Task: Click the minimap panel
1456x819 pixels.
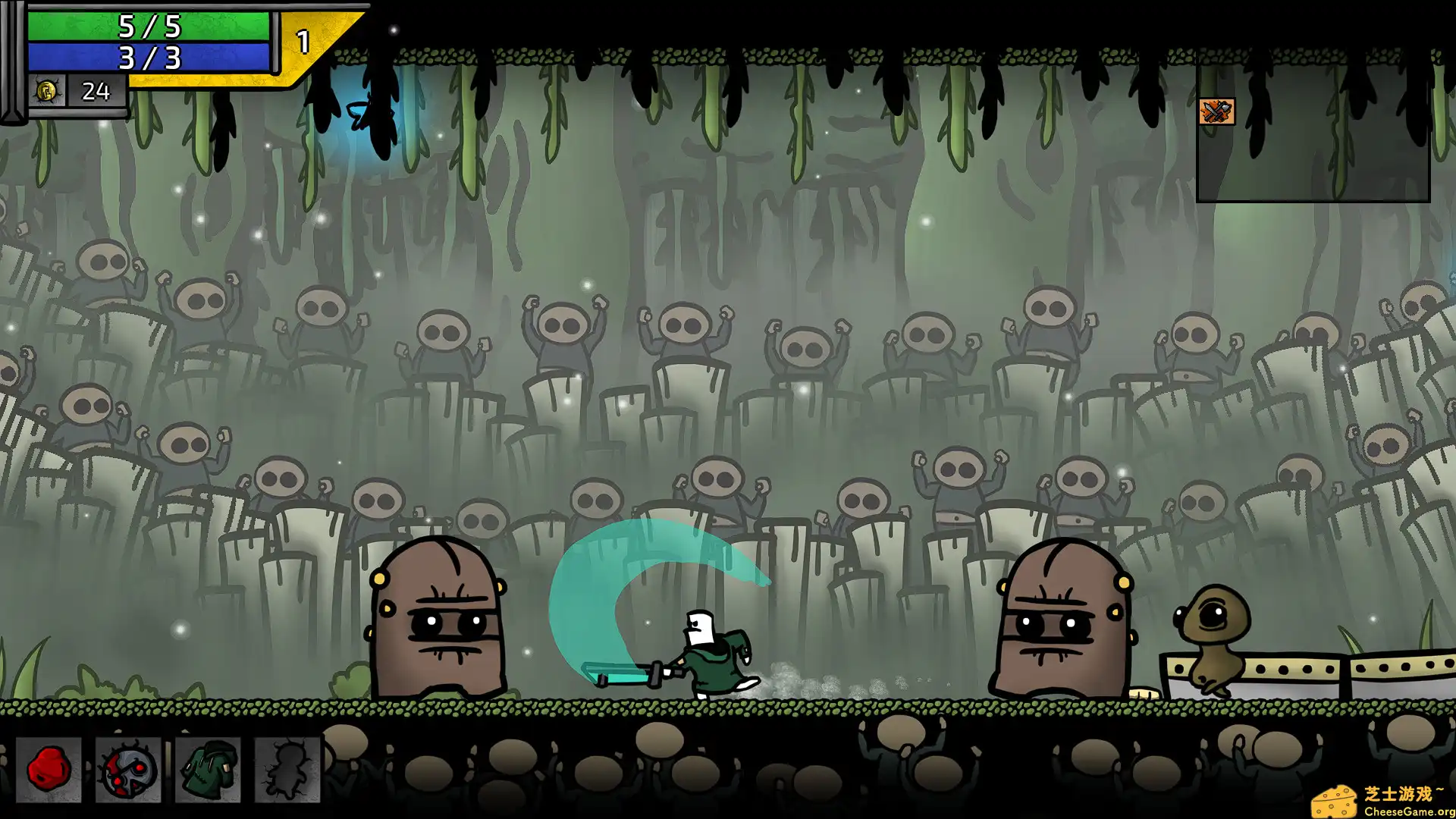Action: [1313, 144]
